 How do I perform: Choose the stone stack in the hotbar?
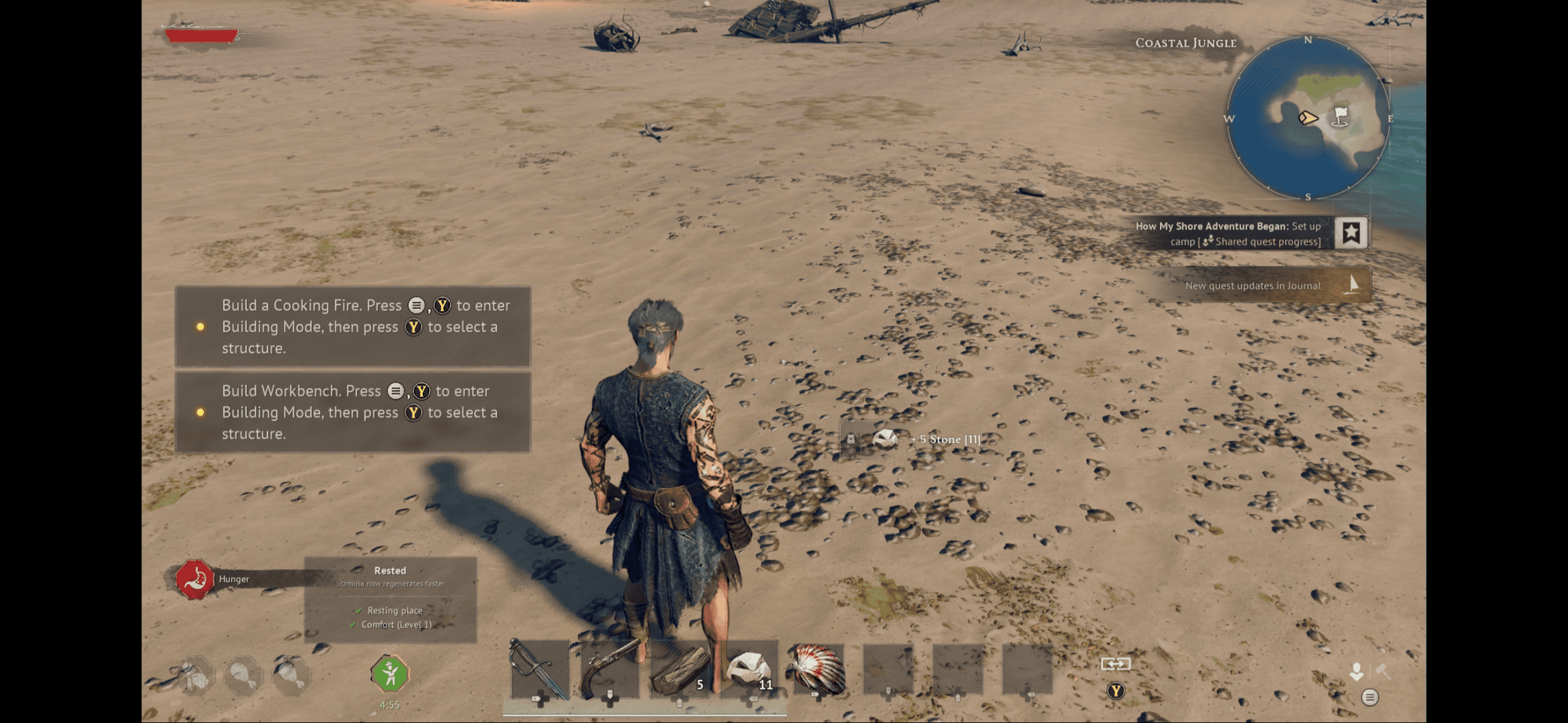pyautogui.click(x=750, y=670)
